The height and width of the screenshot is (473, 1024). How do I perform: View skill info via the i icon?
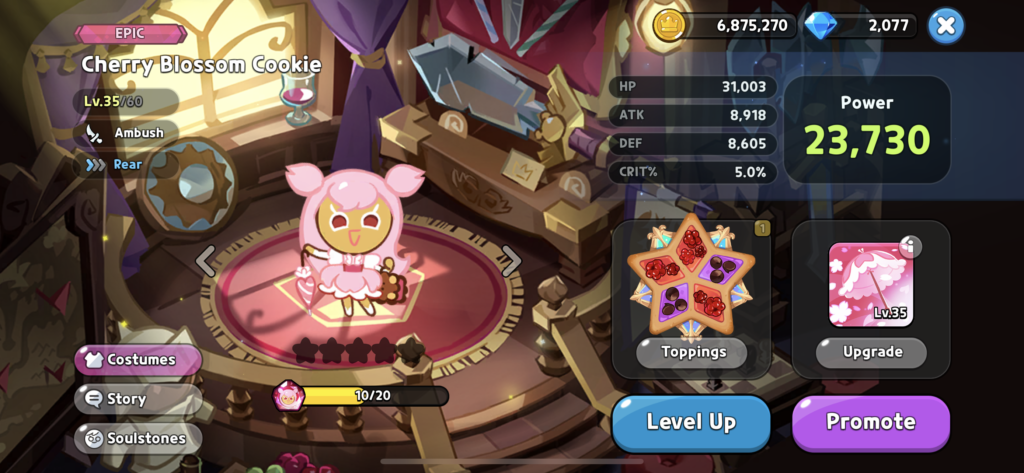point(910,247)
